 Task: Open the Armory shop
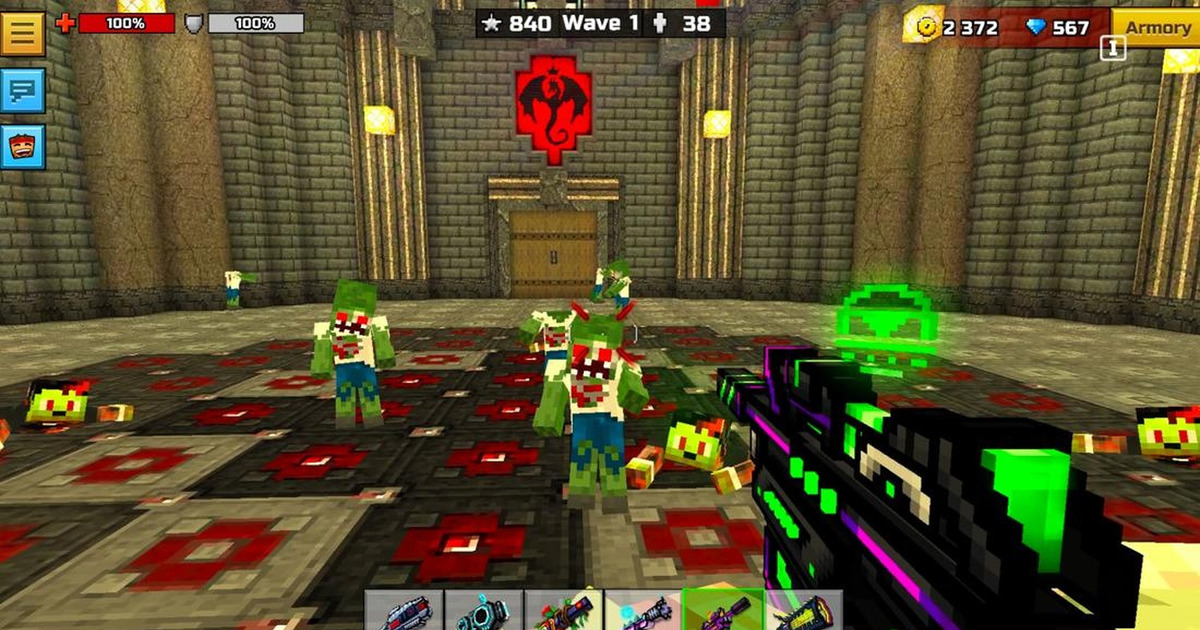tap(1157, 28)
